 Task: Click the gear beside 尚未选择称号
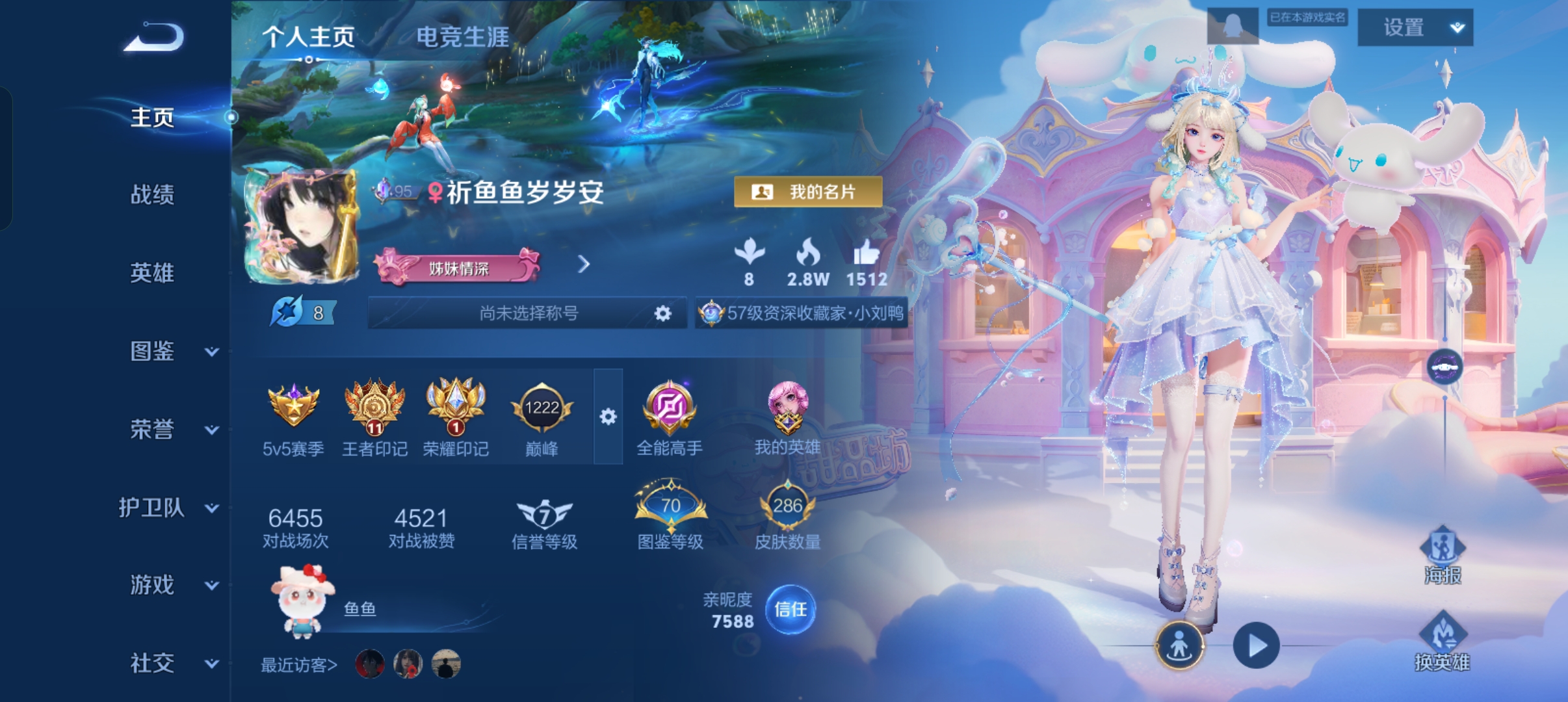pyautogui.click(x=662, y=313)
